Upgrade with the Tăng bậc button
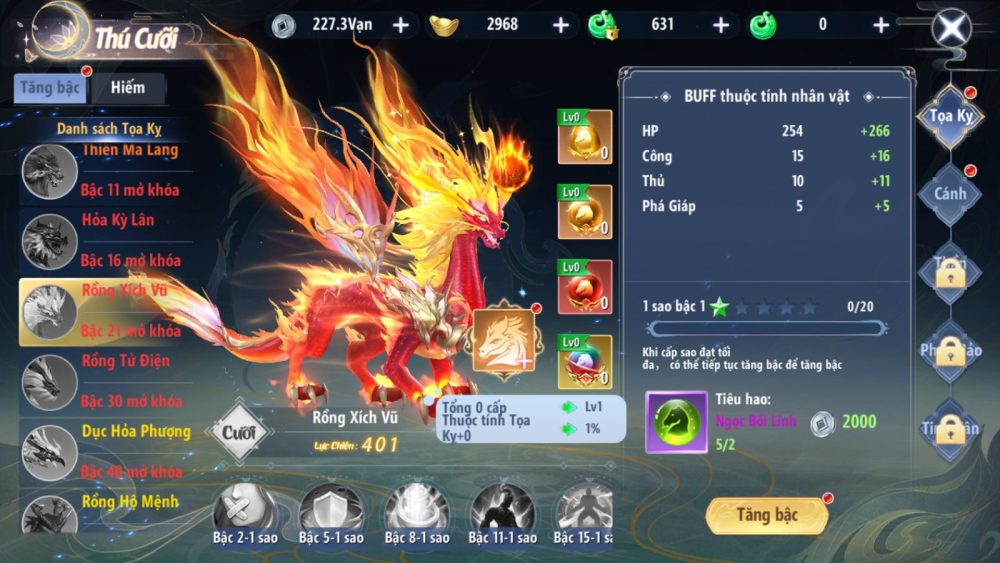The width and height of the screenshot is (1000, 563). pyautogui.click(x=767, y=515)
